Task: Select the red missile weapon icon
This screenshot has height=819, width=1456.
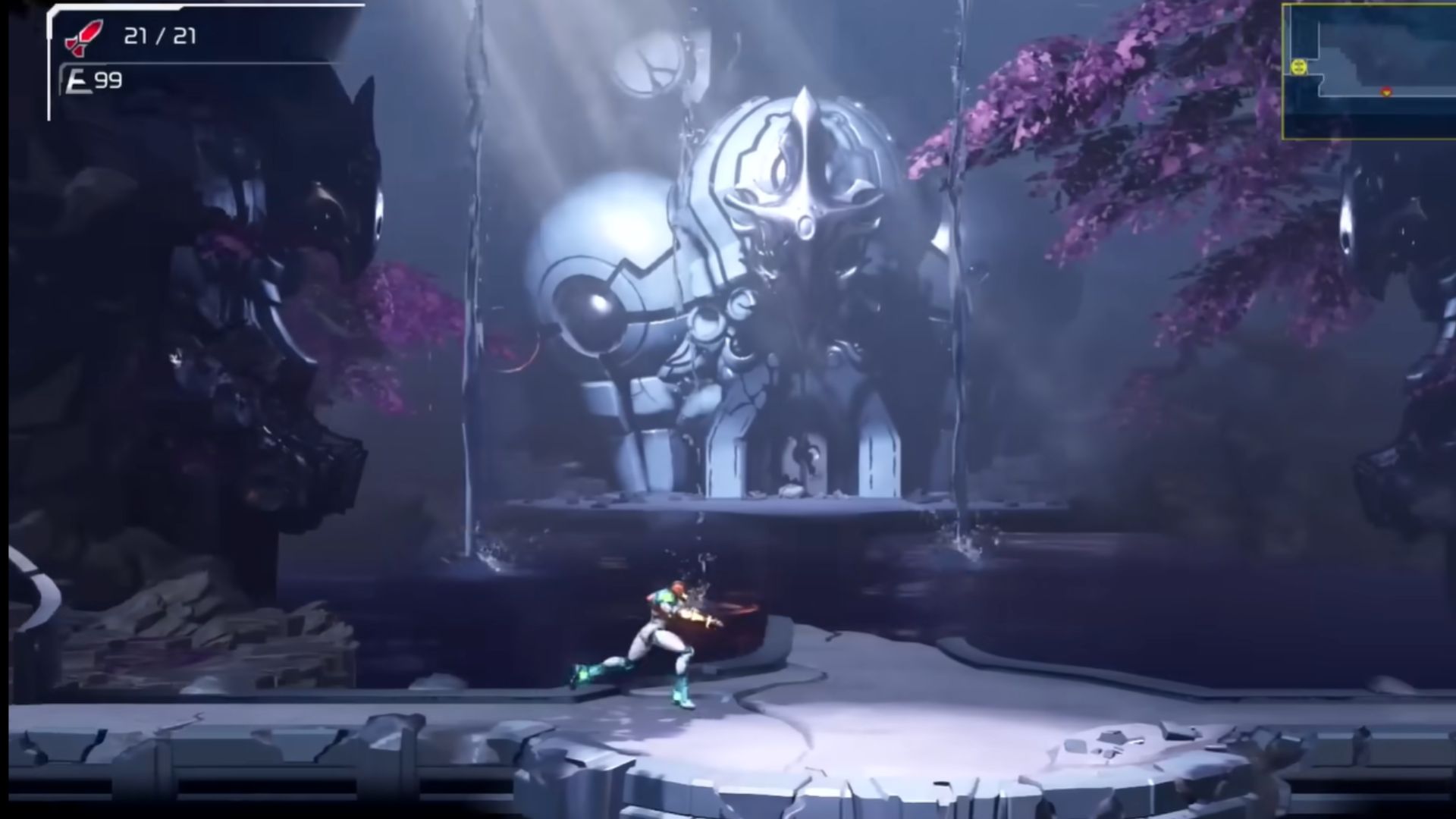Action: [x=83, y=38]
